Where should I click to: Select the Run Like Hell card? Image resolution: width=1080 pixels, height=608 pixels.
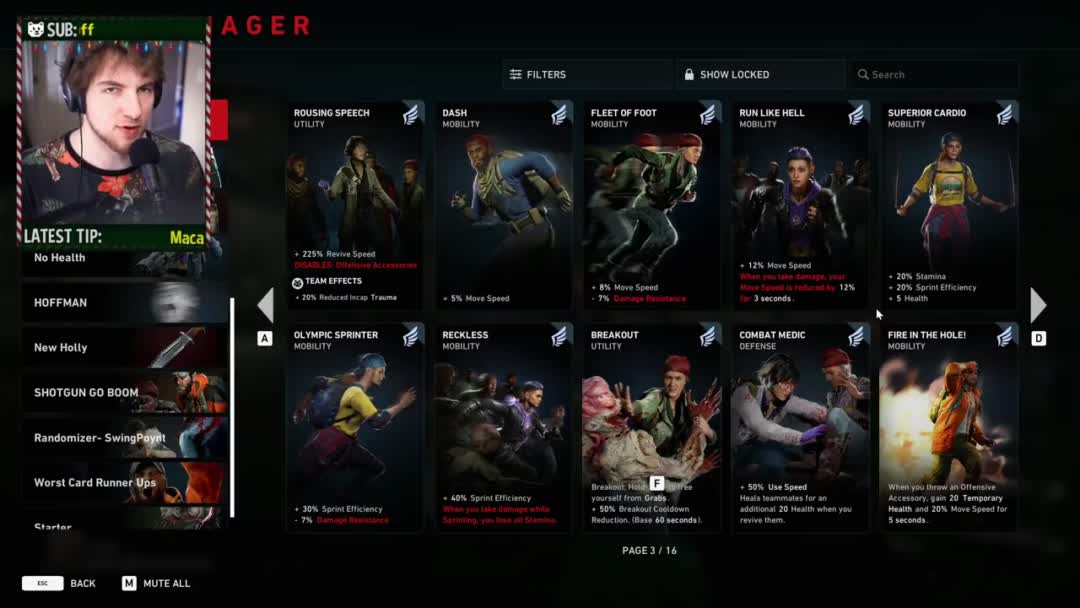click(800, 205)
